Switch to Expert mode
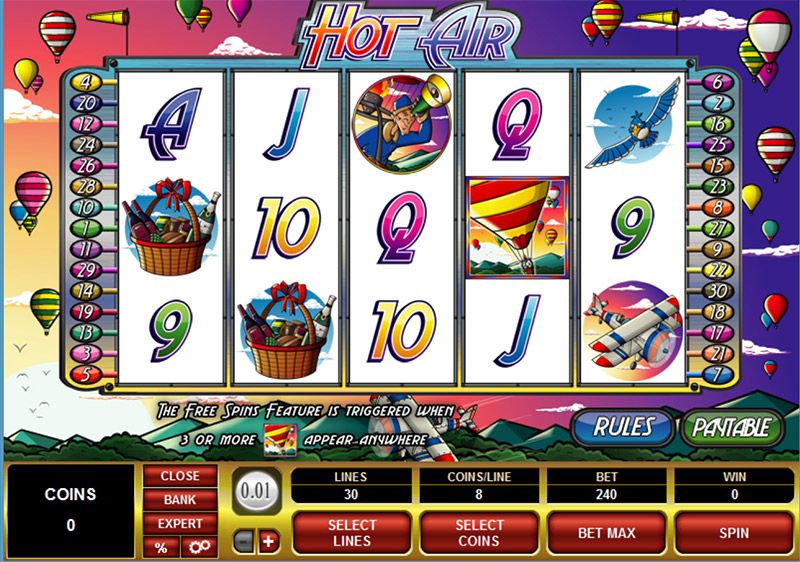This screenshot has height=562, width=800. coord(179,523)
